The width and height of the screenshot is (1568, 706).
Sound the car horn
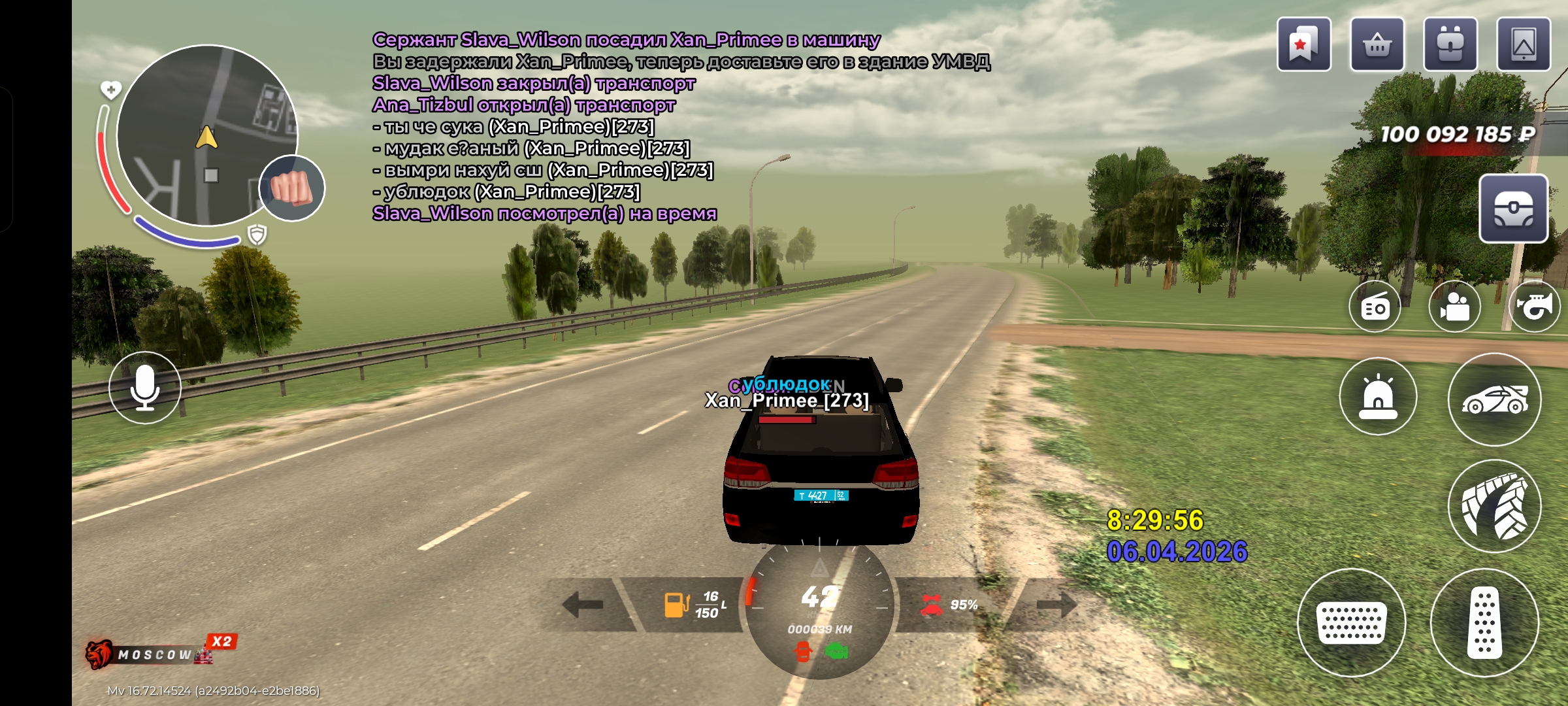click(x=1534, y=307)
